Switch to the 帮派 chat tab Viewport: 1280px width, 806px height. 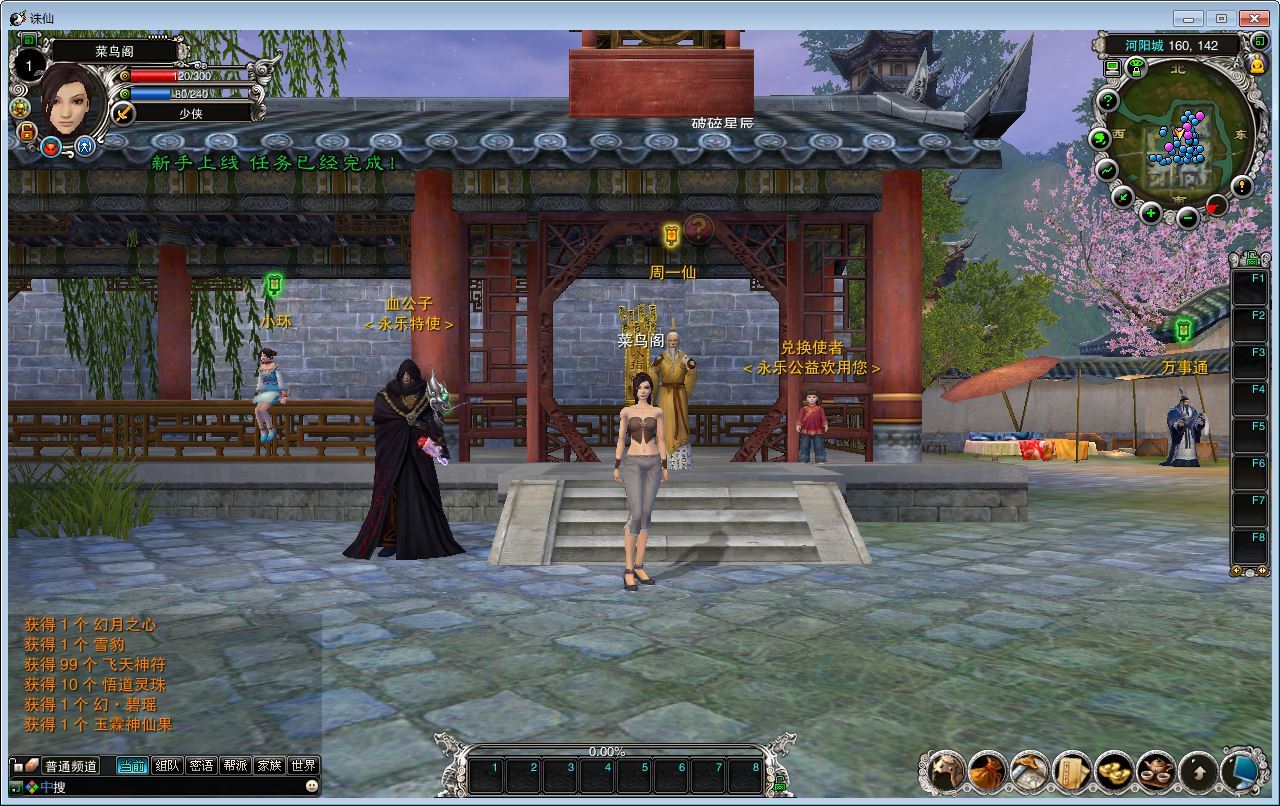[235, 766]
